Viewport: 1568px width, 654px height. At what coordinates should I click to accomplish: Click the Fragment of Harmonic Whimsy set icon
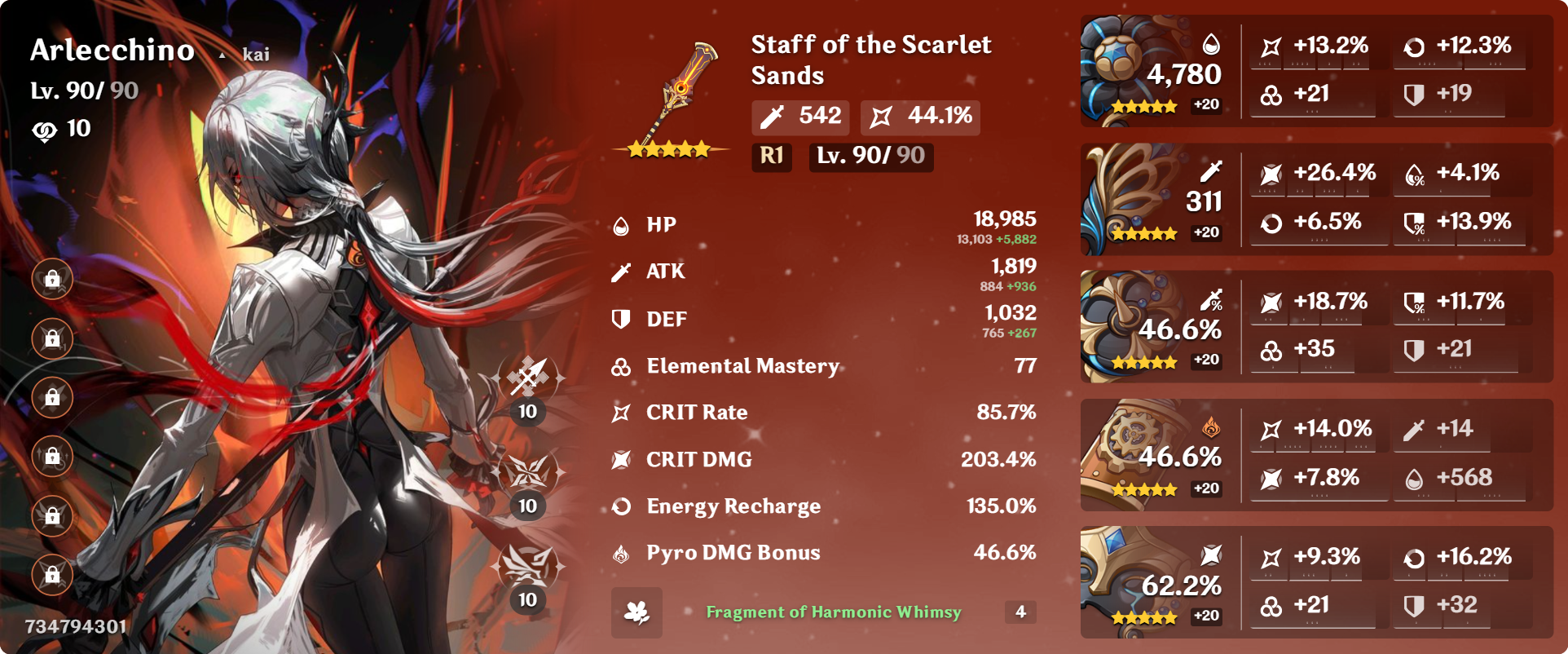(637, 613)
